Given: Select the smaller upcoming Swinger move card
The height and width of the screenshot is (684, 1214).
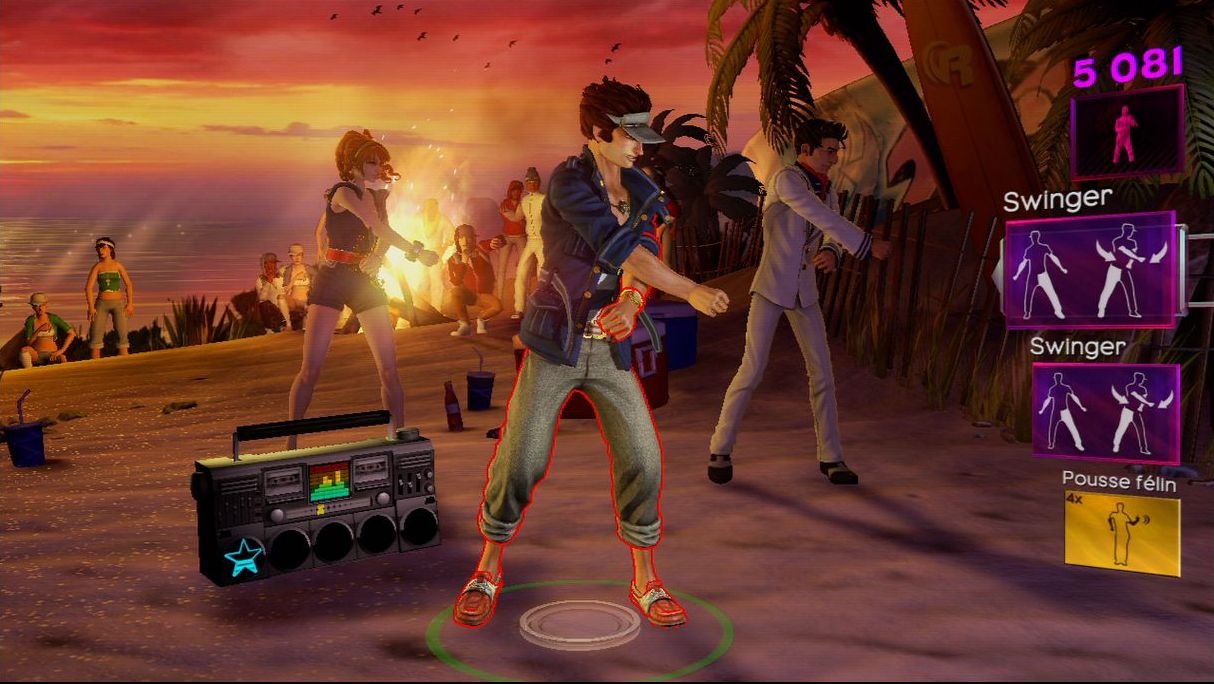Looking at the screenshot, I should pyautogui.click(x=1105, y=412).
